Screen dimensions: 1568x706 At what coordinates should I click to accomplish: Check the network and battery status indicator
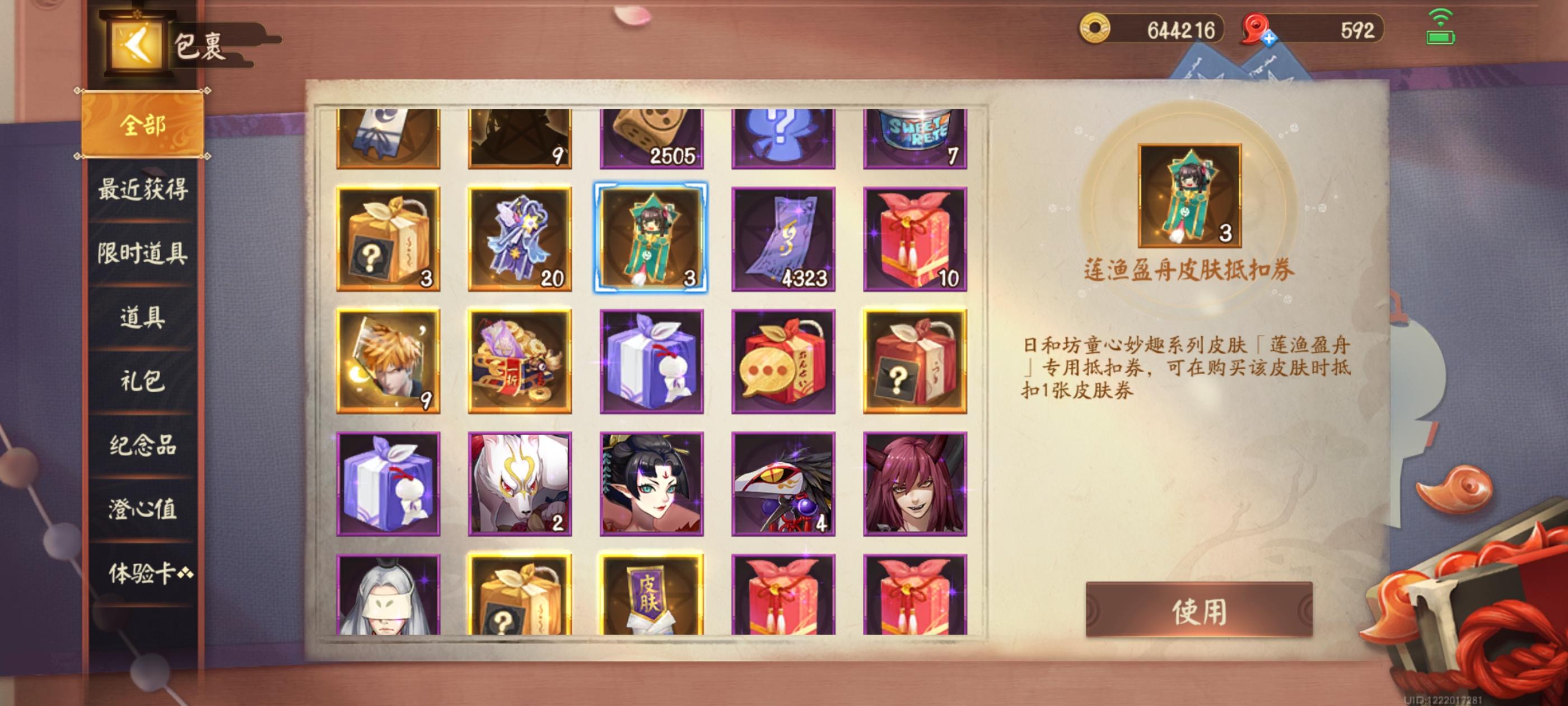(x=1441, y=29)
